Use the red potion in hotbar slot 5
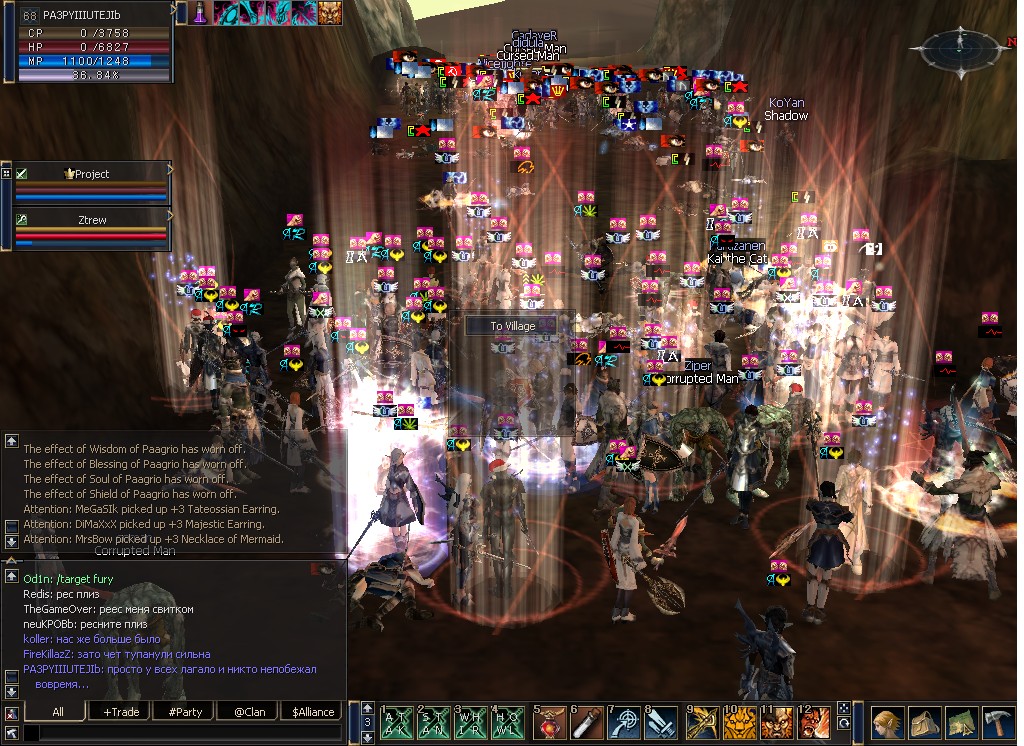The image size is (1024, 746). 548,722
